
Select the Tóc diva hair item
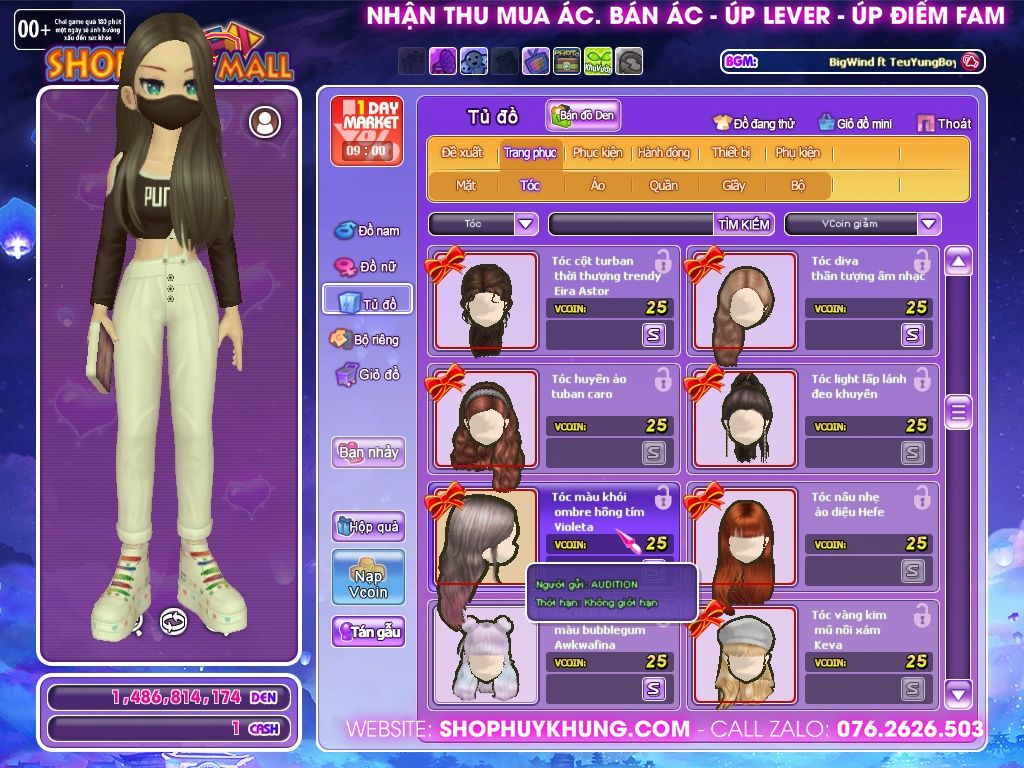[x=741, y=300]
